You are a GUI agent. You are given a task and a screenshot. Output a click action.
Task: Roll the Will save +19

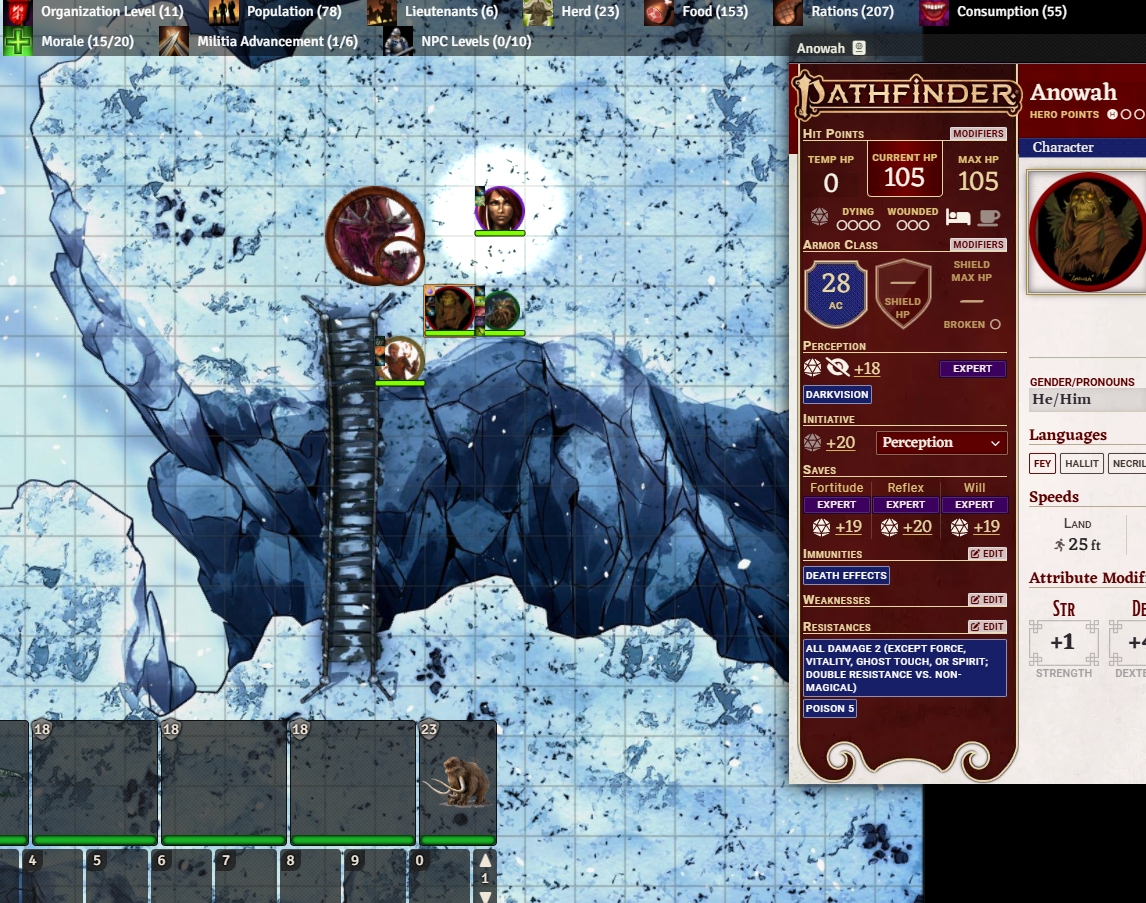point(986,527)
